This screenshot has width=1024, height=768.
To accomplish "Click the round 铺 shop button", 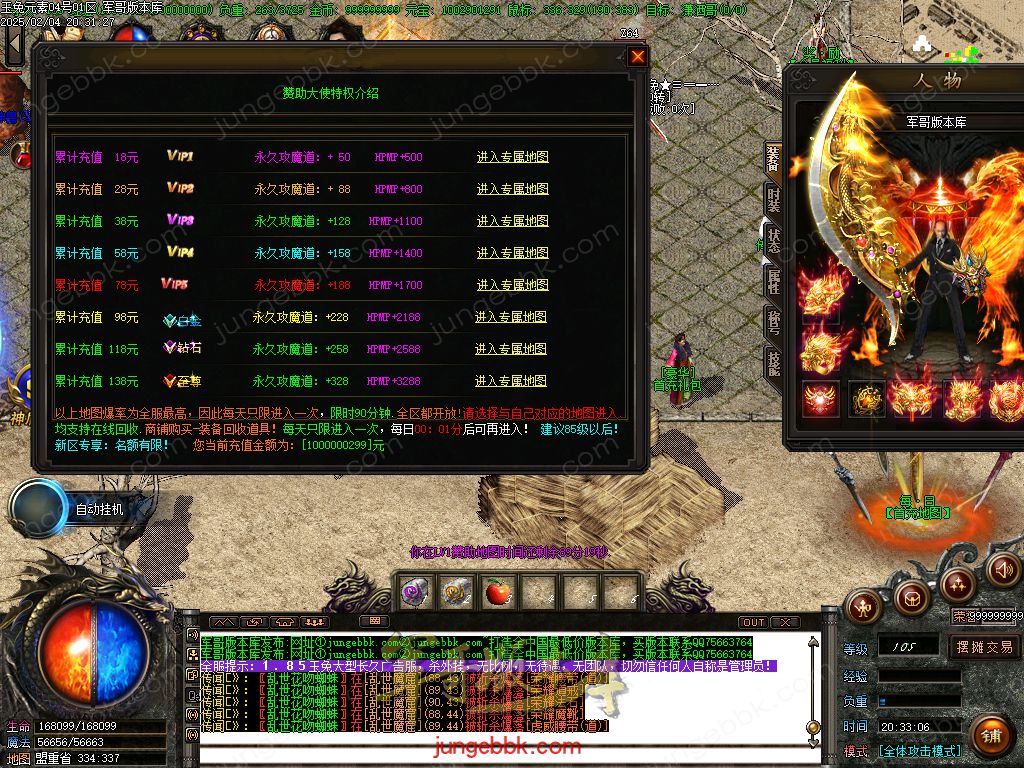I will [x=990, y=736].
